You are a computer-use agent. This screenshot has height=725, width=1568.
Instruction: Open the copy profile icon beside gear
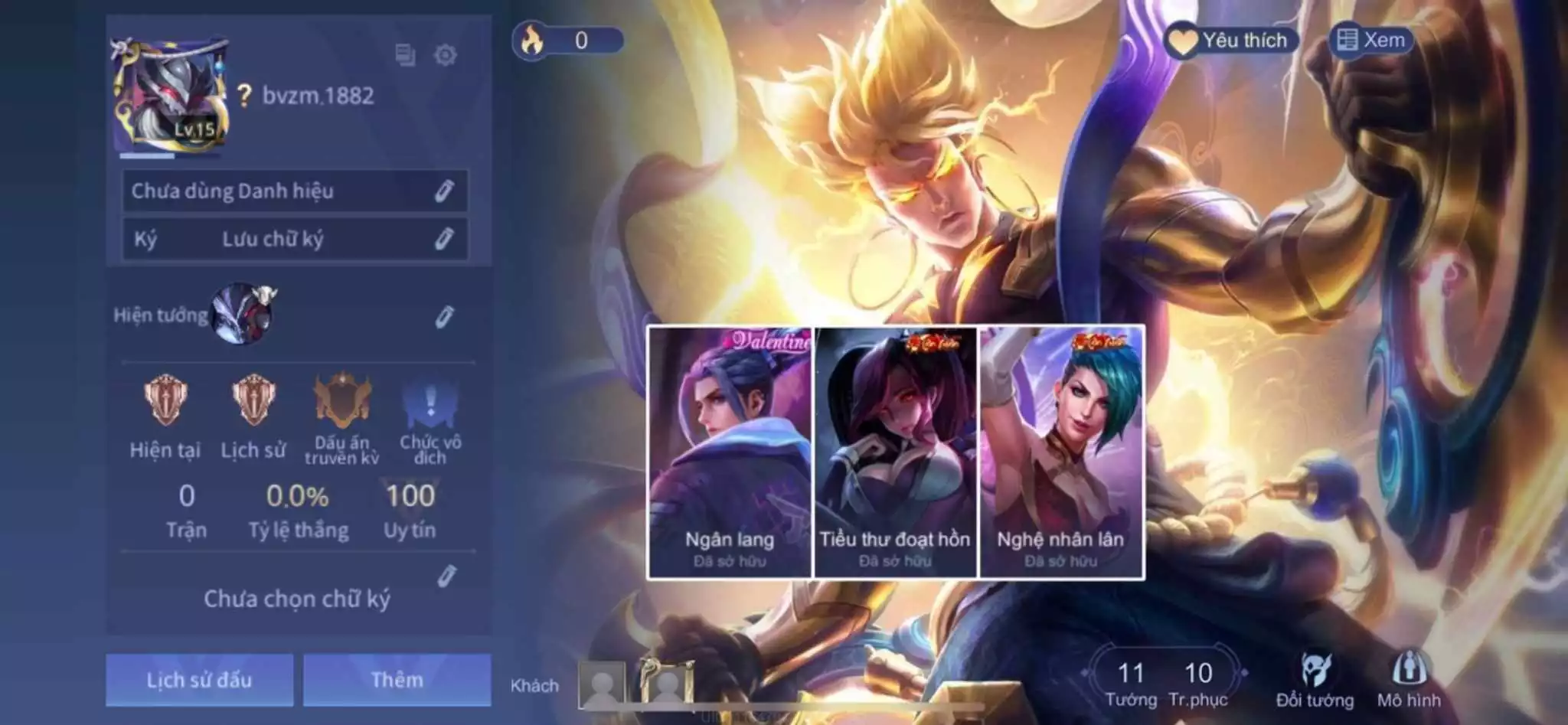point(405,55)
